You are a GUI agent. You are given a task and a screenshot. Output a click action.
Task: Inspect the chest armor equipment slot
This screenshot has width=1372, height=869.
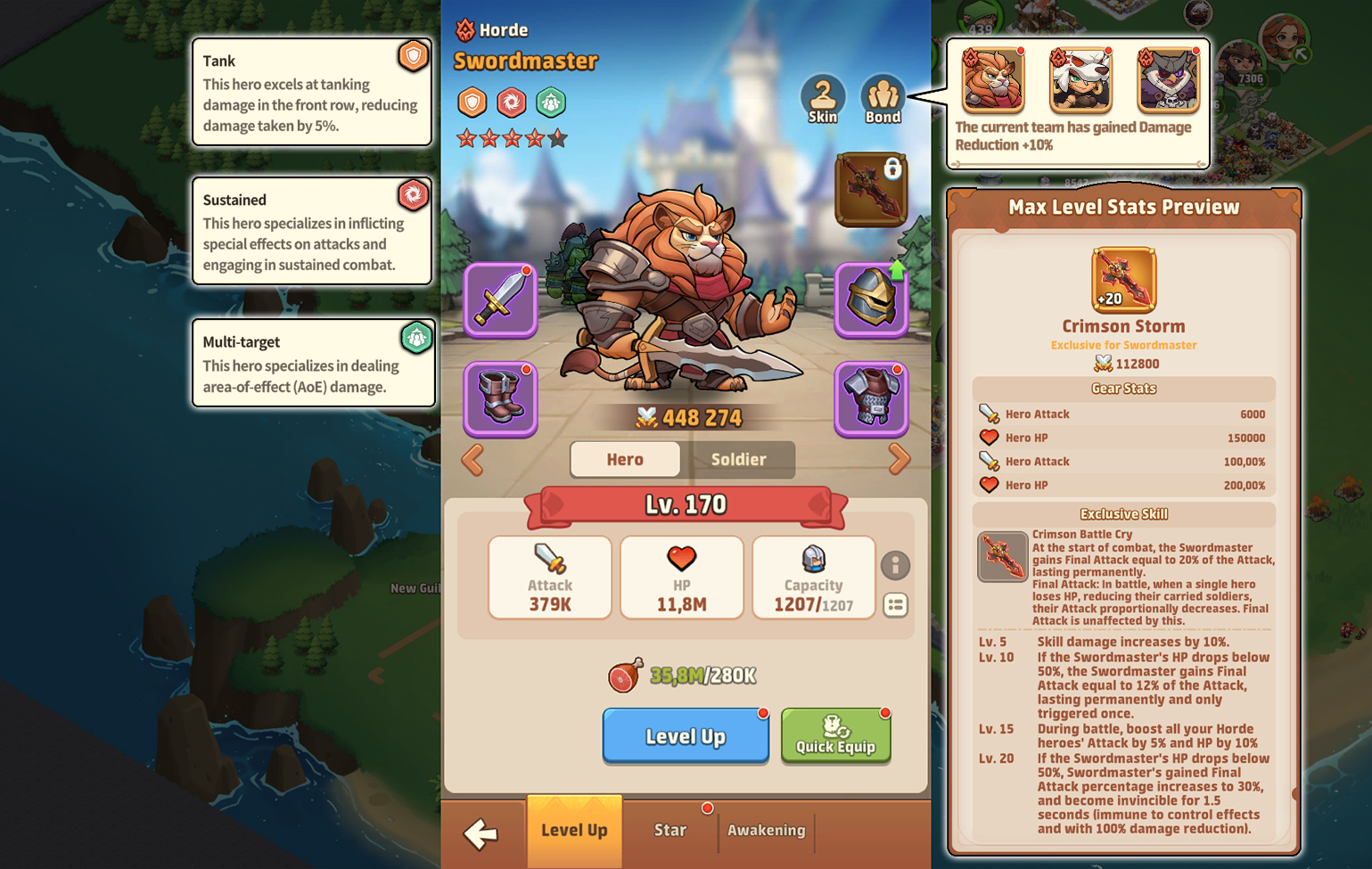point(871,399)
